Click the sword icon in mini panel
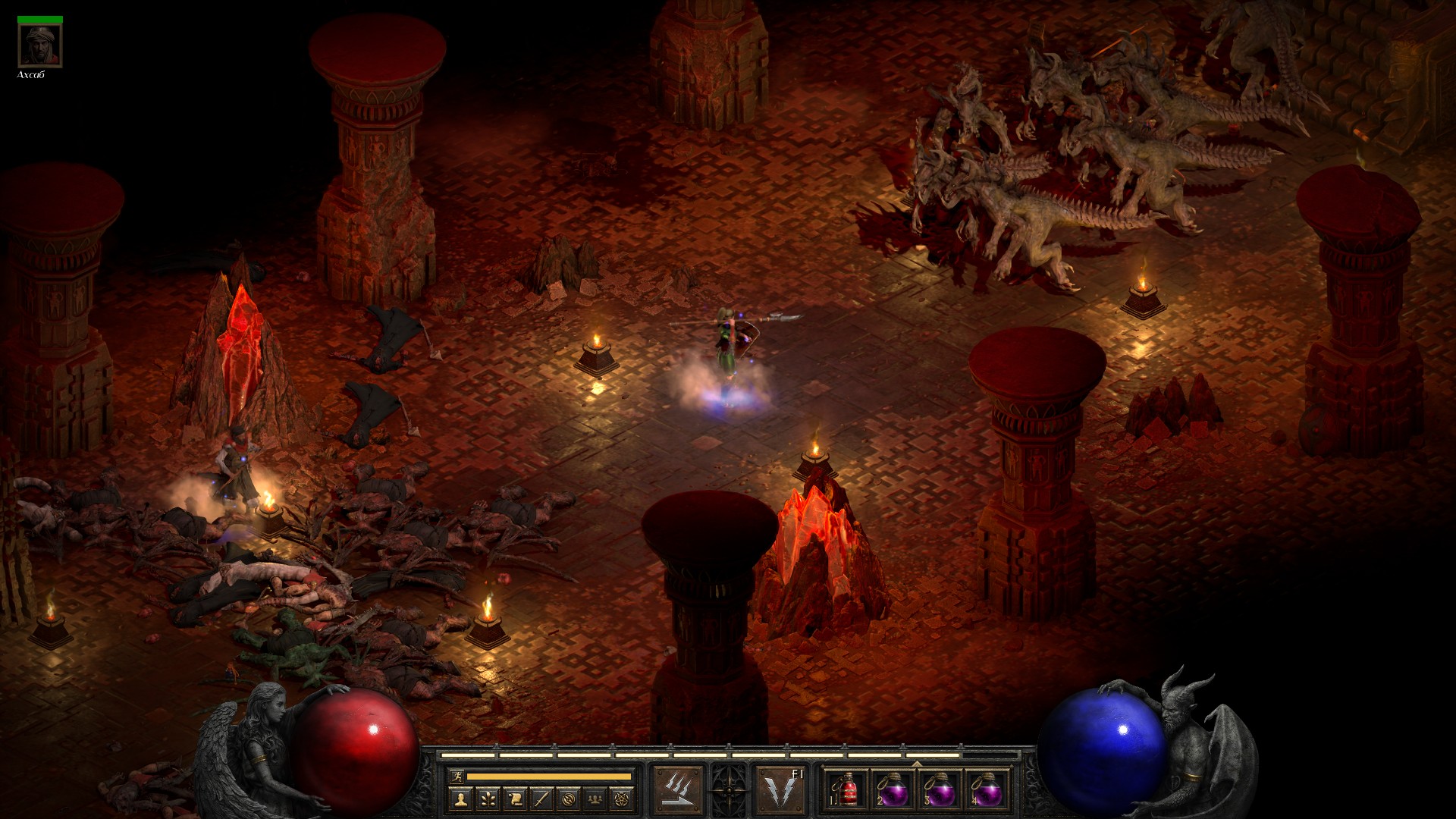Screen dimensions: 1456x819 click(x=541, y=798)
